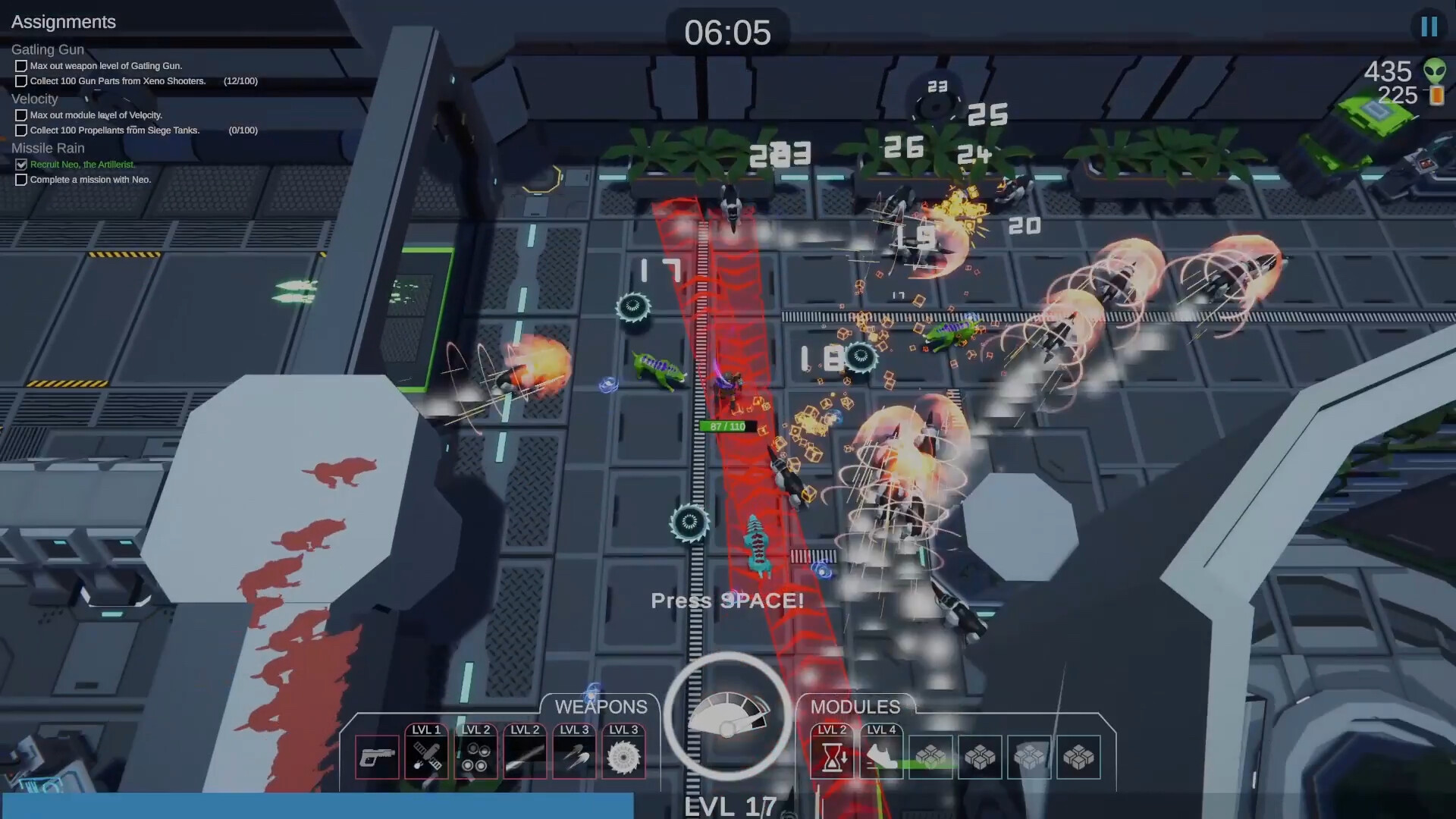Uncheck Recruit Neo, the Artillerist
The height and width of the screenshot is (819, 1456).
click(20, 164)
